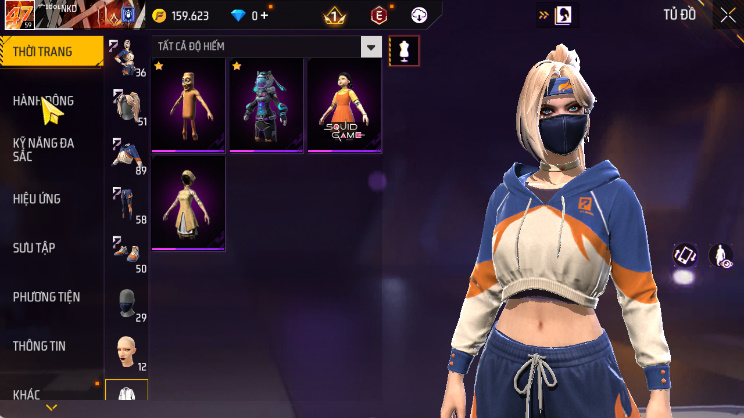Open the Thời Trang tab
The image size is (744, 418).
50,50
